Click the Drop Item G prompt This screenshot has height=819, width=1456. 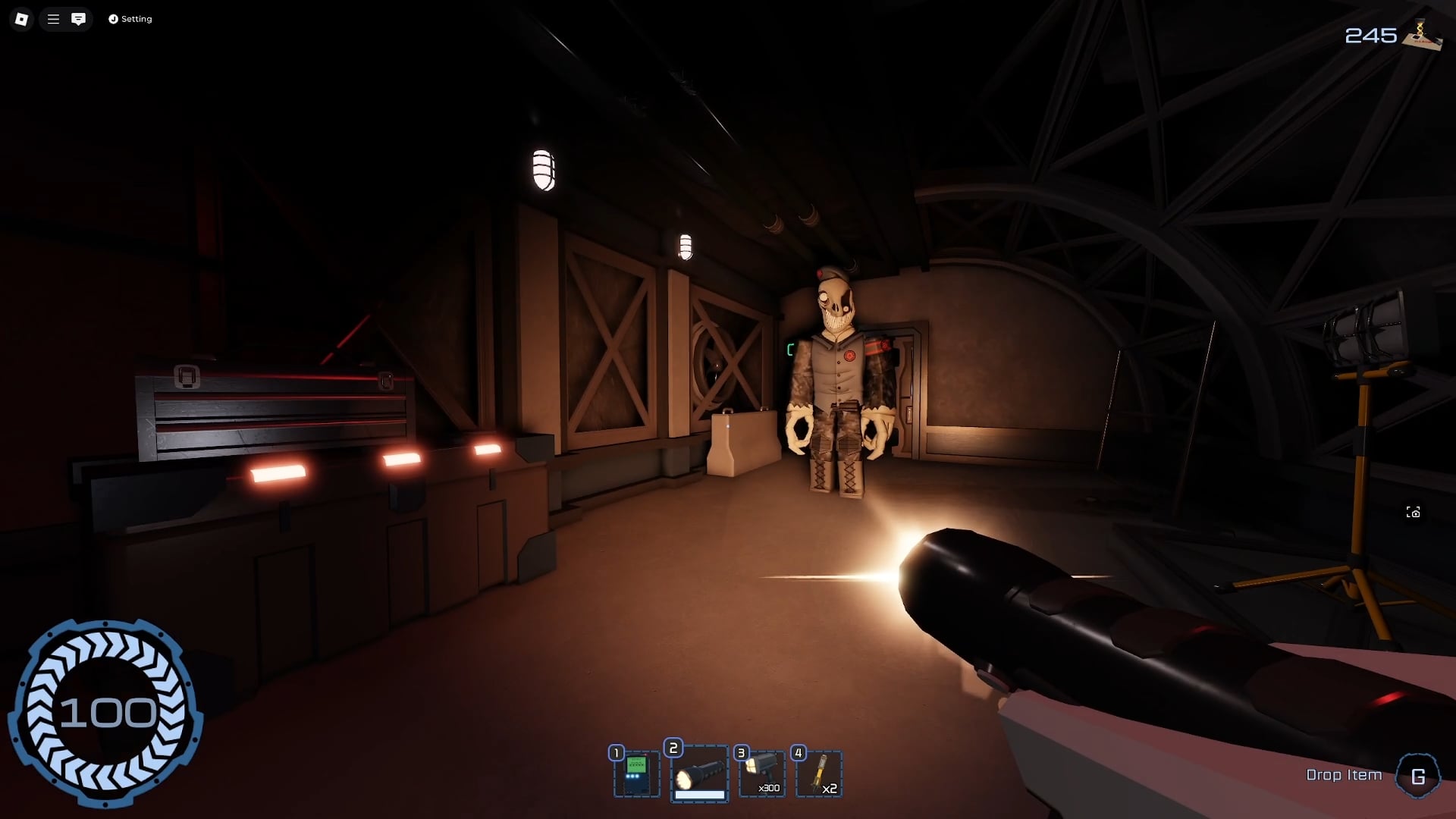pyautogui.click(x=1344, y=775)
